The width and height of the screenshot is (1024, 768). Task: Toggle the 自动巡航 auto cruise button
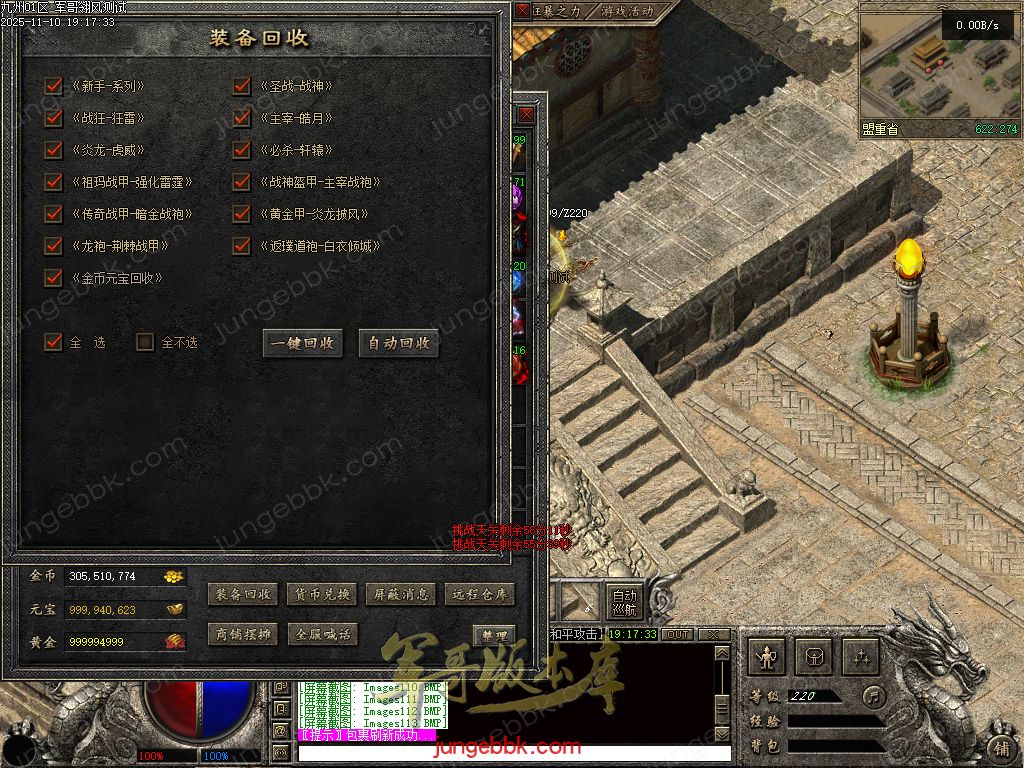tap(625, 600)
